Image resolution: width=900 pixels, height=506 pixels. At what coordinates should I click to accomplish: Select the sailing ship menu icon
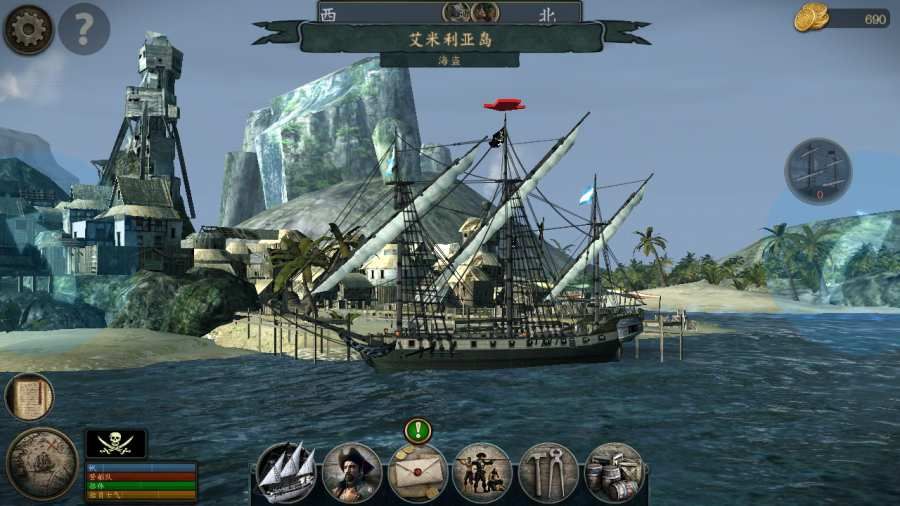click(x=286, y=472)
